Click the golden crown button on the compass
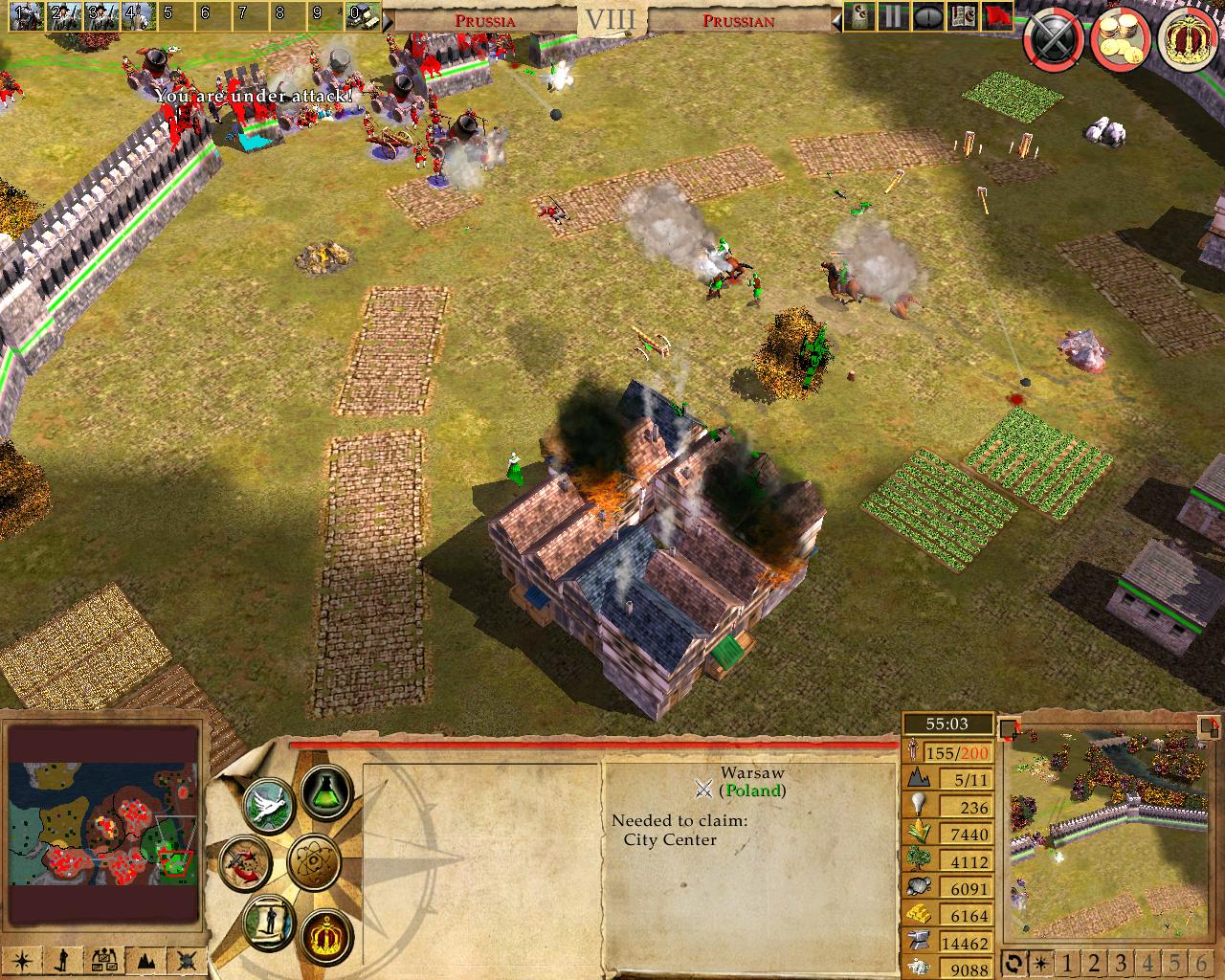 pyautogui.click(x=325, y=935)
